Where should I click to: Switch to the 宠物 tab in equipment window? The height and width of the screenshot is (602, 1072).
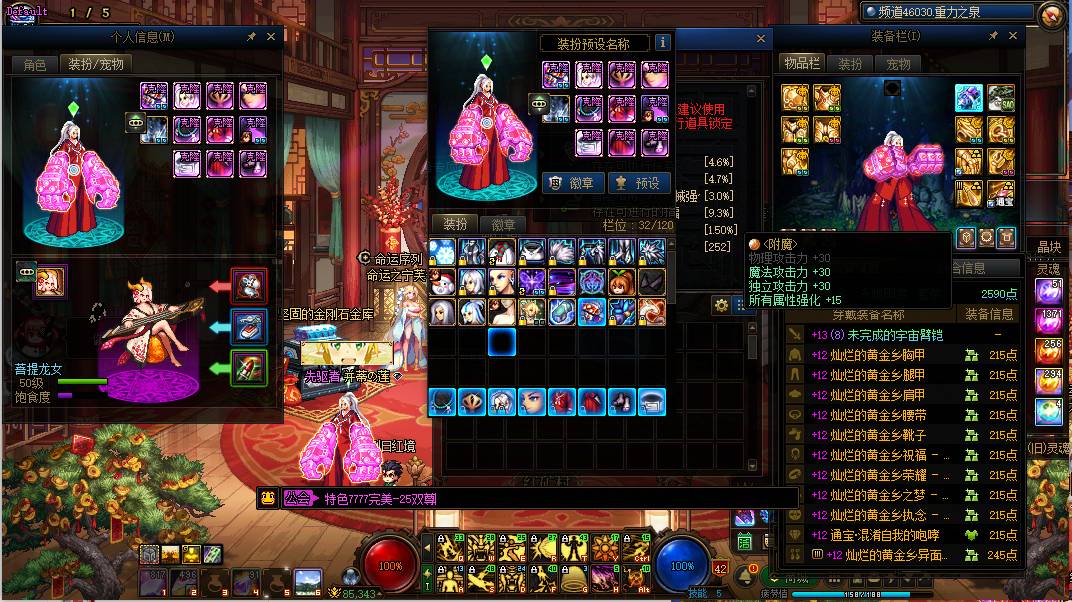pos(898,63)
